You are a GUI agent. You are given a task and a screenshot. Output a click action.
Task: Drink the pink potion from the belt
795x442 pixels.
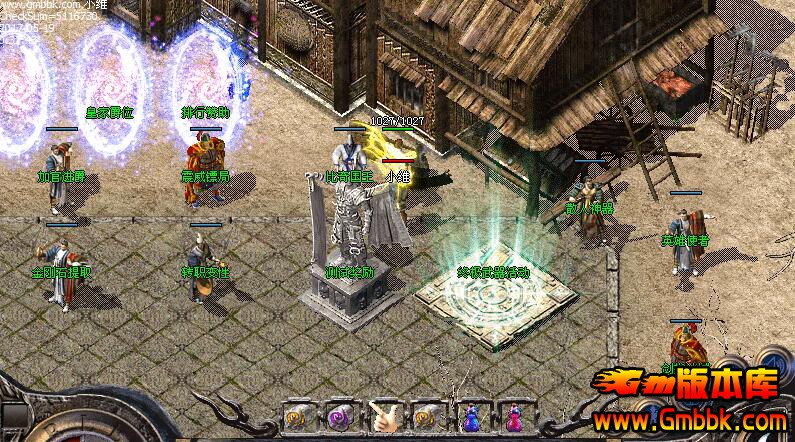(x=512, y=417)
